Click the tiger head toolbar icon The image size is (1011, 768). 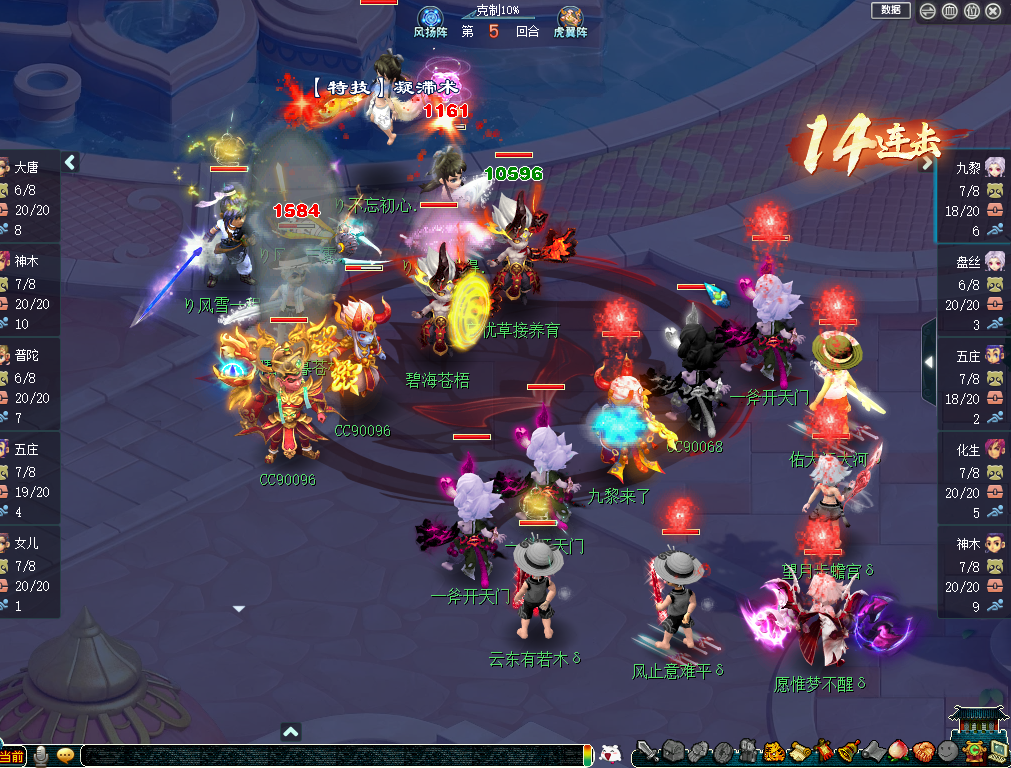(775, 751)
